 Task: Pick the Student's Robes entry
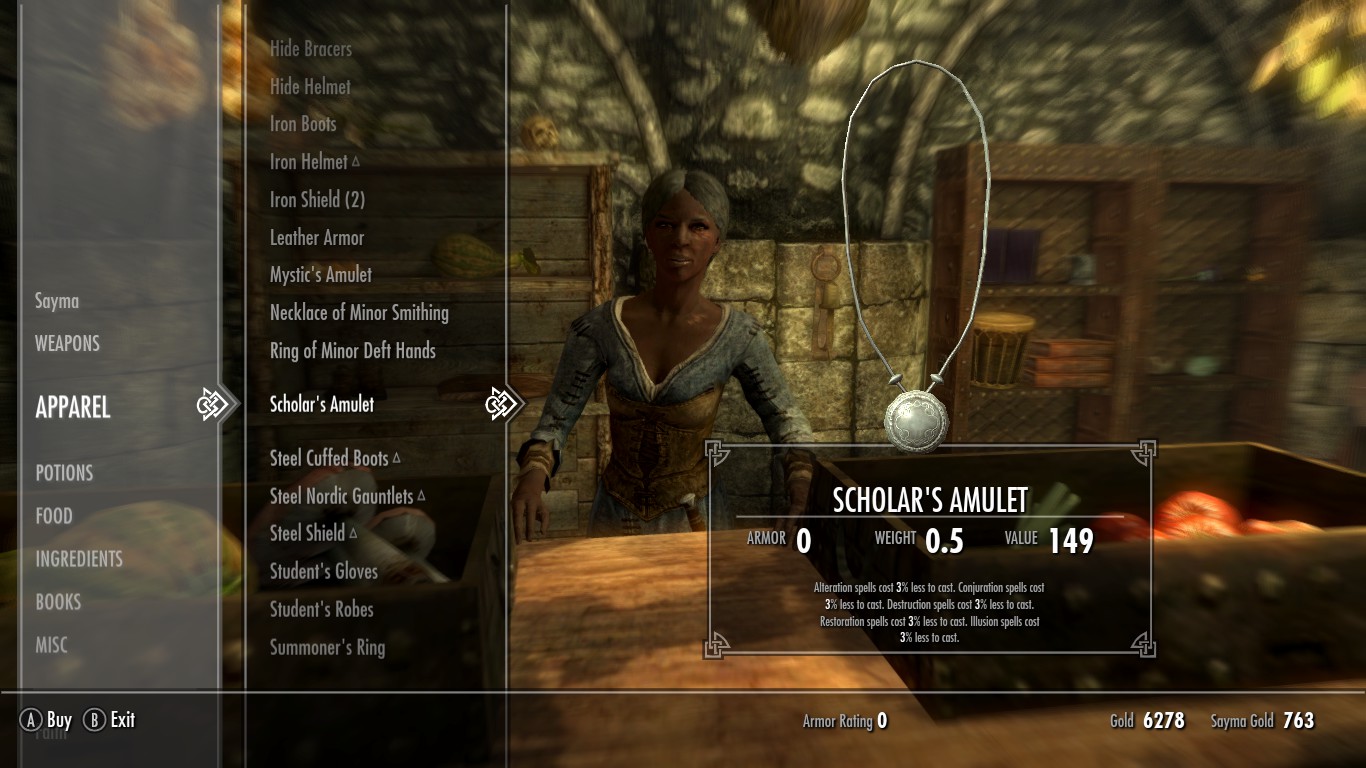click(x=321, y=609)
